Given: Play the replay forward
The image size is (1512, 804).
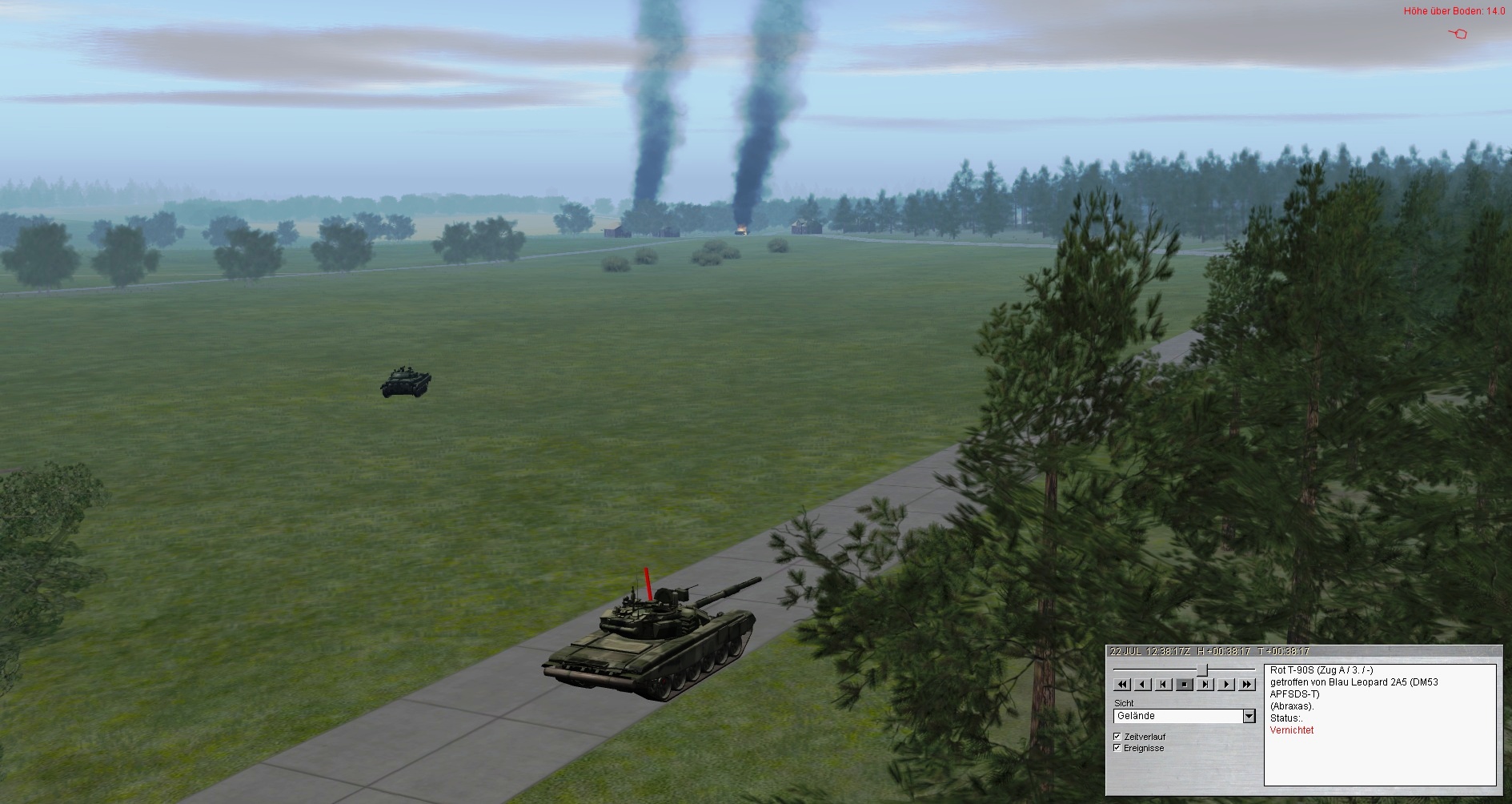Looking at the screenshot, I should click(x=1226, y=685).
